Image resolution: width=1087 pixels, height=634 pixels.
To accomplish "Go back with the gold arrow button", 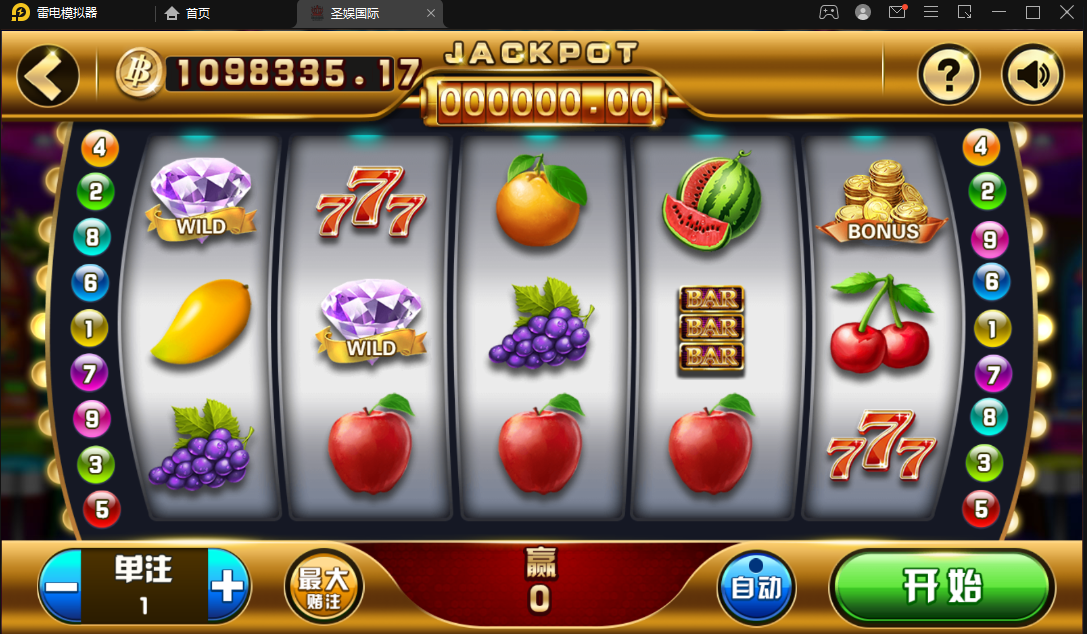I will [47, 75].
